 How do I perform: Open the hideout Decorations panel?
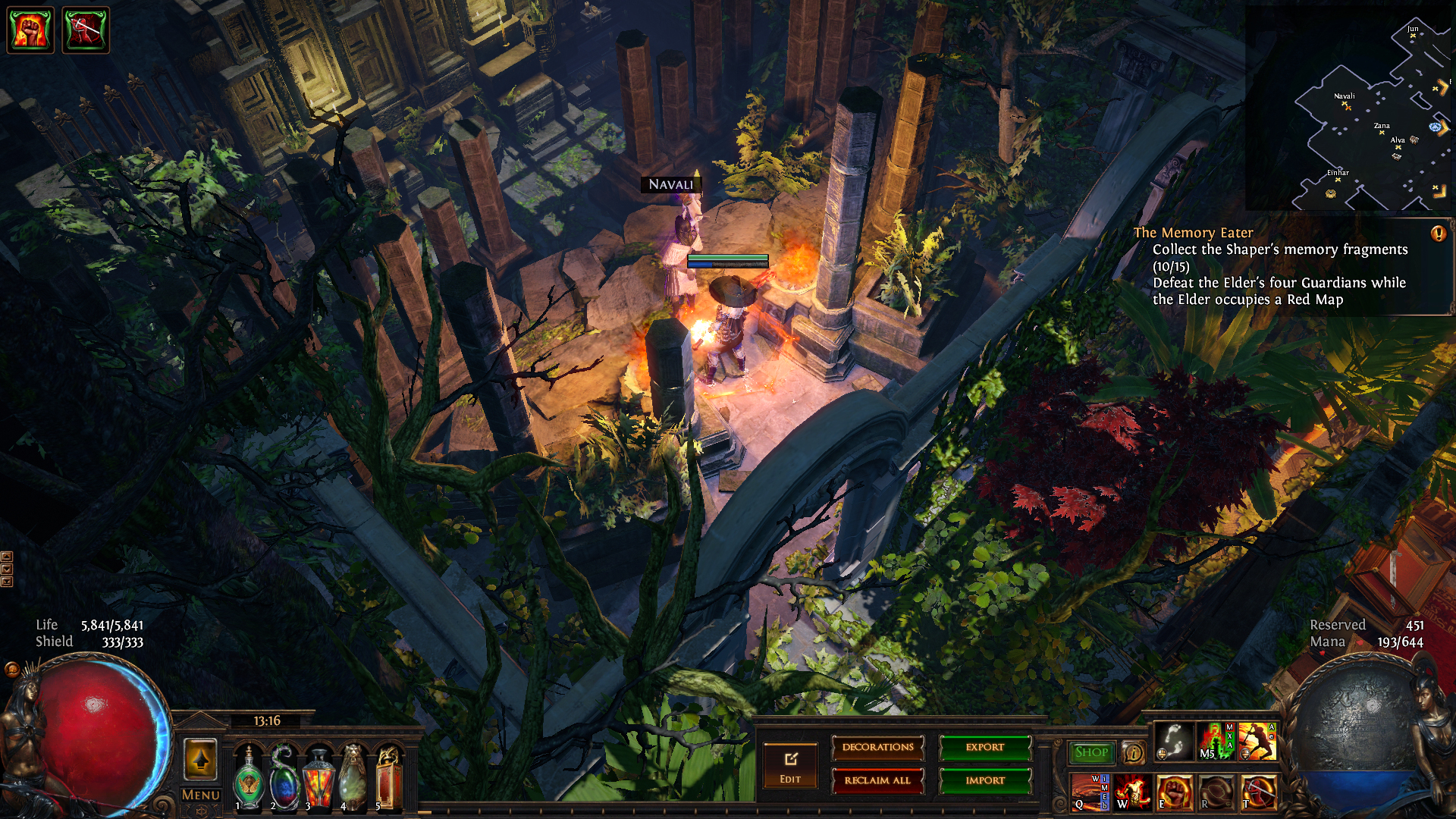click(877, 748)
